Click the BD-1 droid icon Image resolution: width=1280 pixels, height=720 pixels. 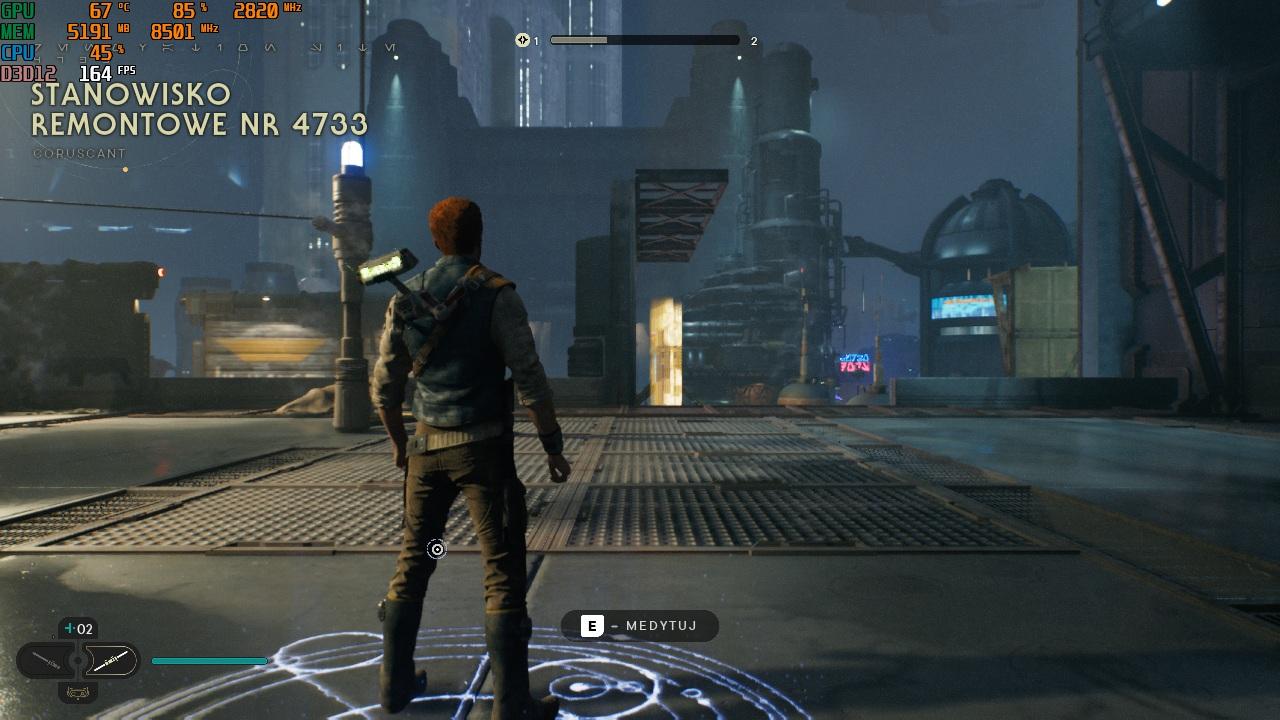(78, 692)
